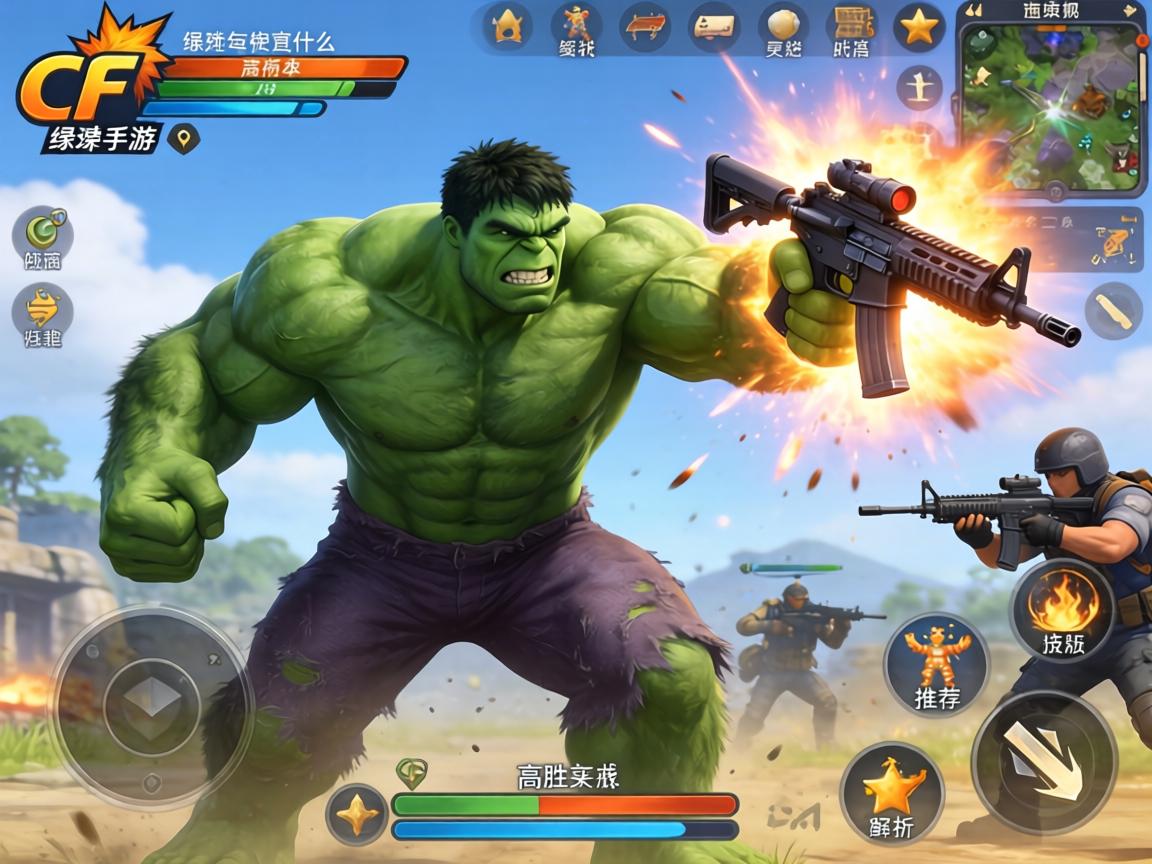Hit the large arrow attack button
This screenshot has height=864, width=1152.
click(1044, 762)
